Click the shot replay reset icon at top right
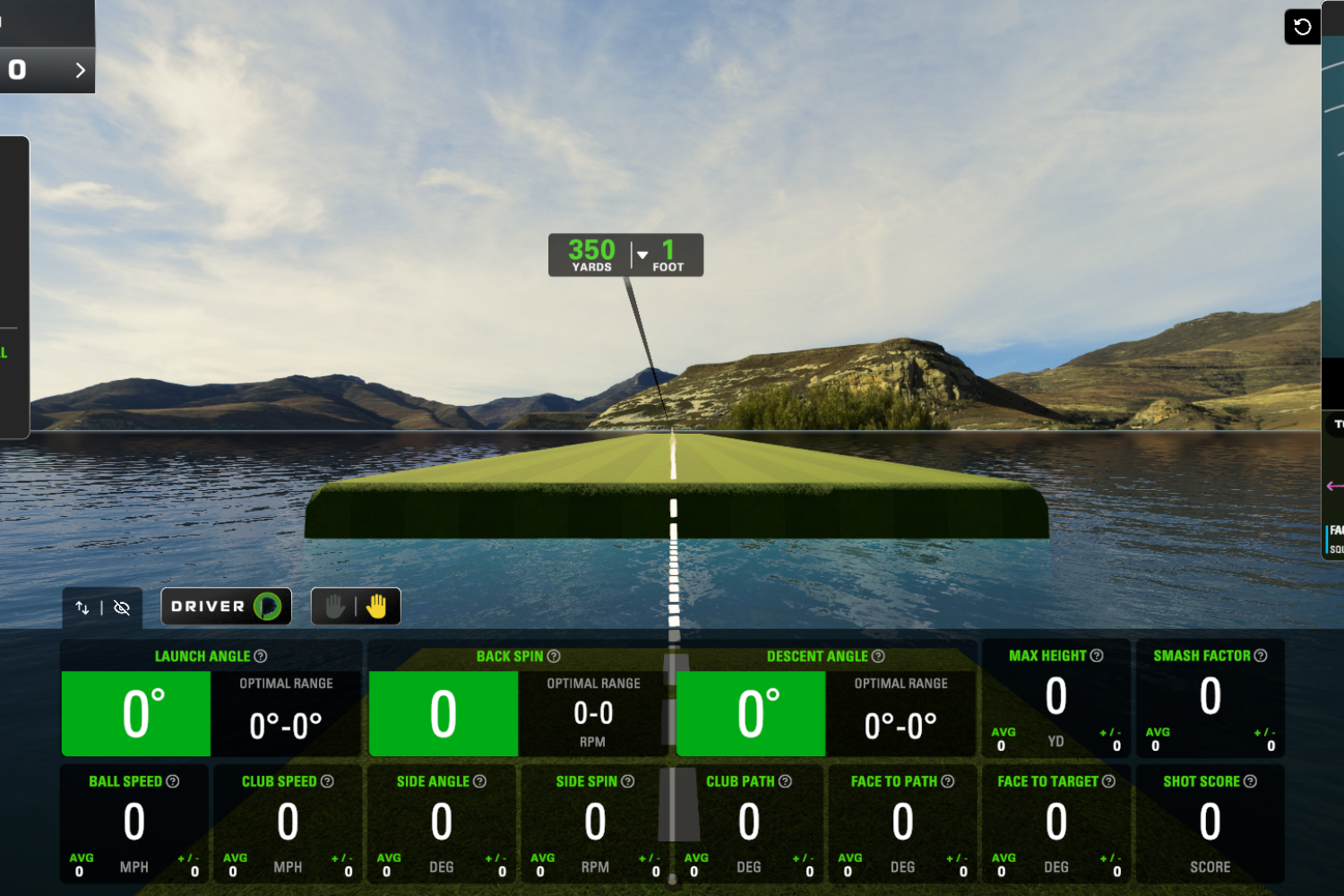1344x896 pixels. [1301, 26]
